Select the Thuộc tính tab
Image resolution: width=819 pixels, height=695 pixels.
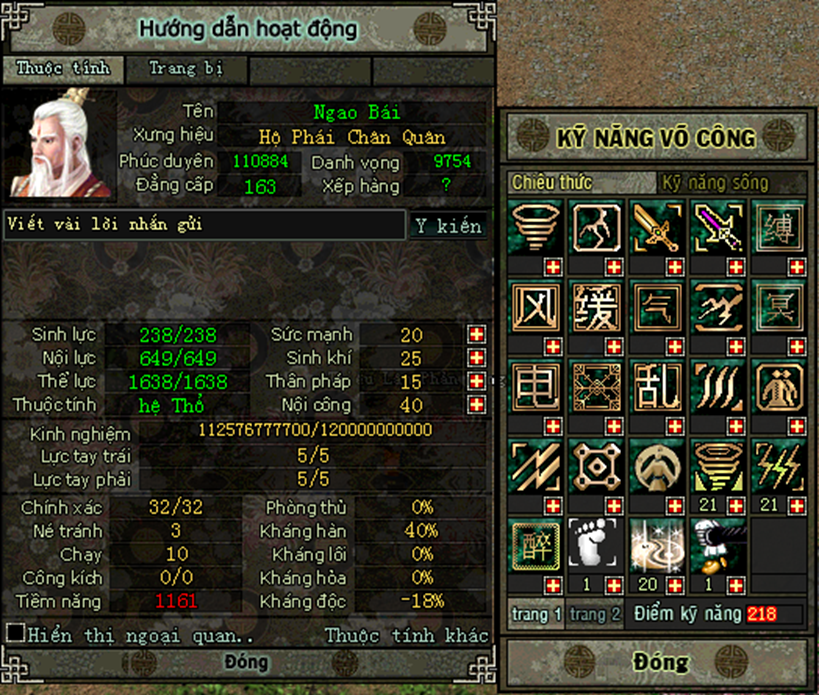point(62,69)
